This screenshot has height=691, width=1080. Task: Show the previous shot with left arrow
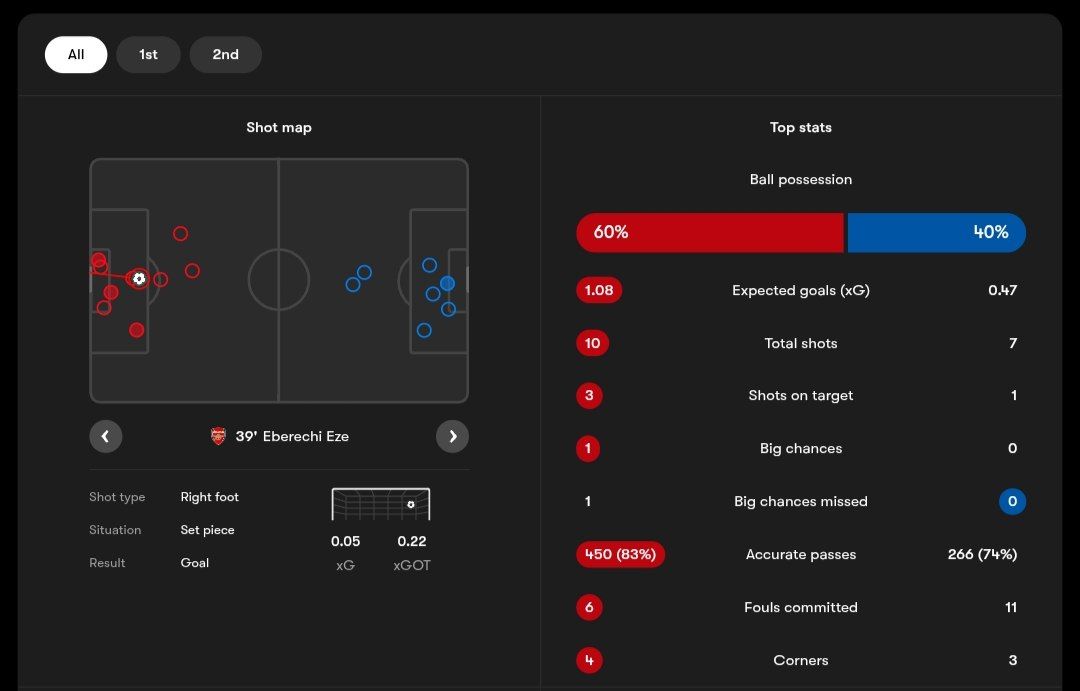[x=105, y=436]
